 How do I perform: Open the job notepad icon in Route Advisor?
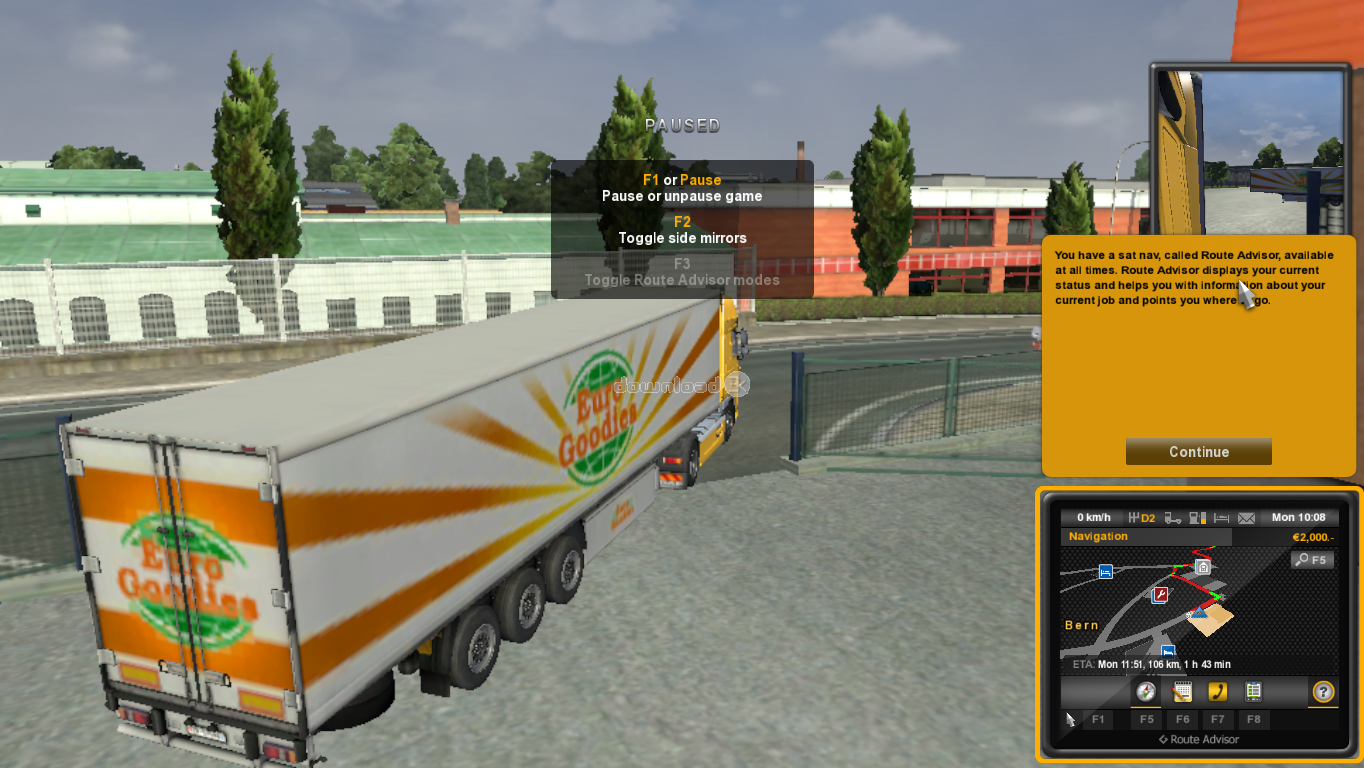tap(1183, 692)
